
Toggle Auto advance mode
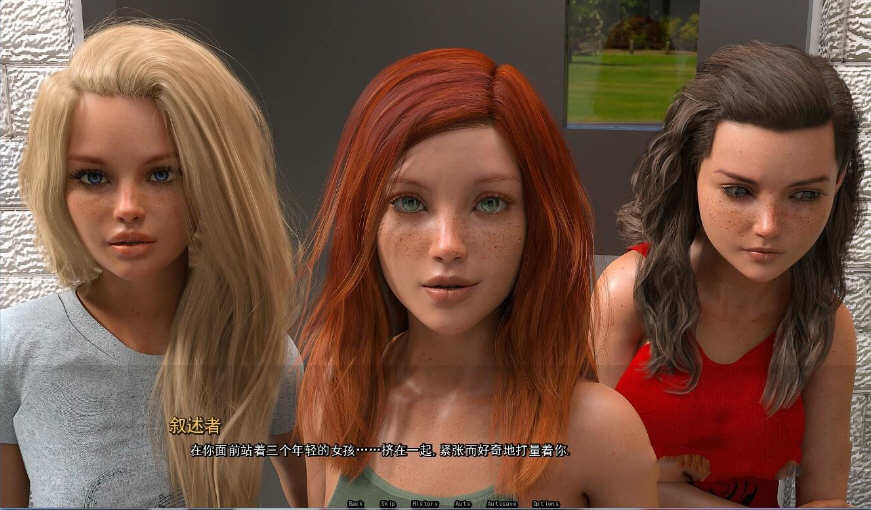point(462,504)
